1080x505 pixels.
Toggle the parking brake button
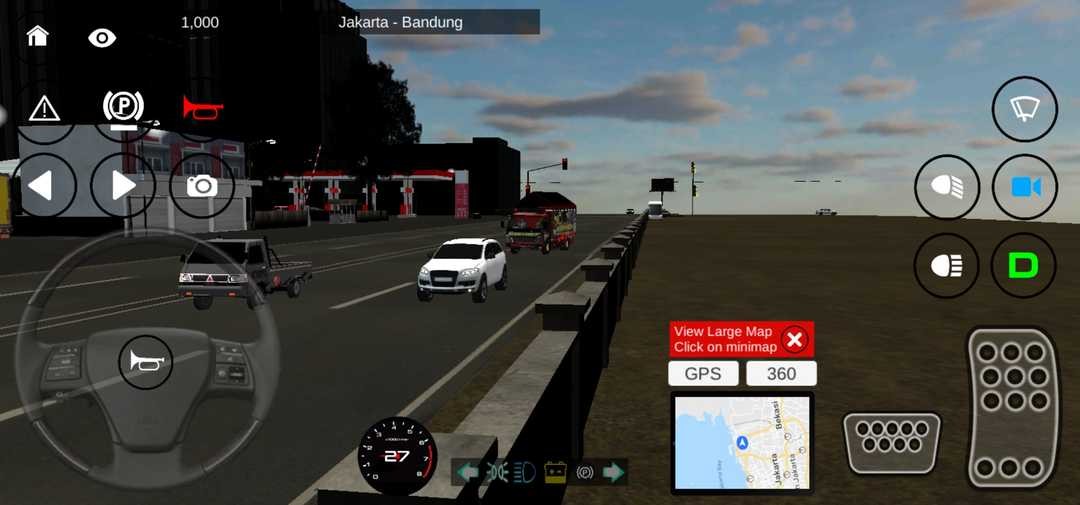tap(123, 108)
